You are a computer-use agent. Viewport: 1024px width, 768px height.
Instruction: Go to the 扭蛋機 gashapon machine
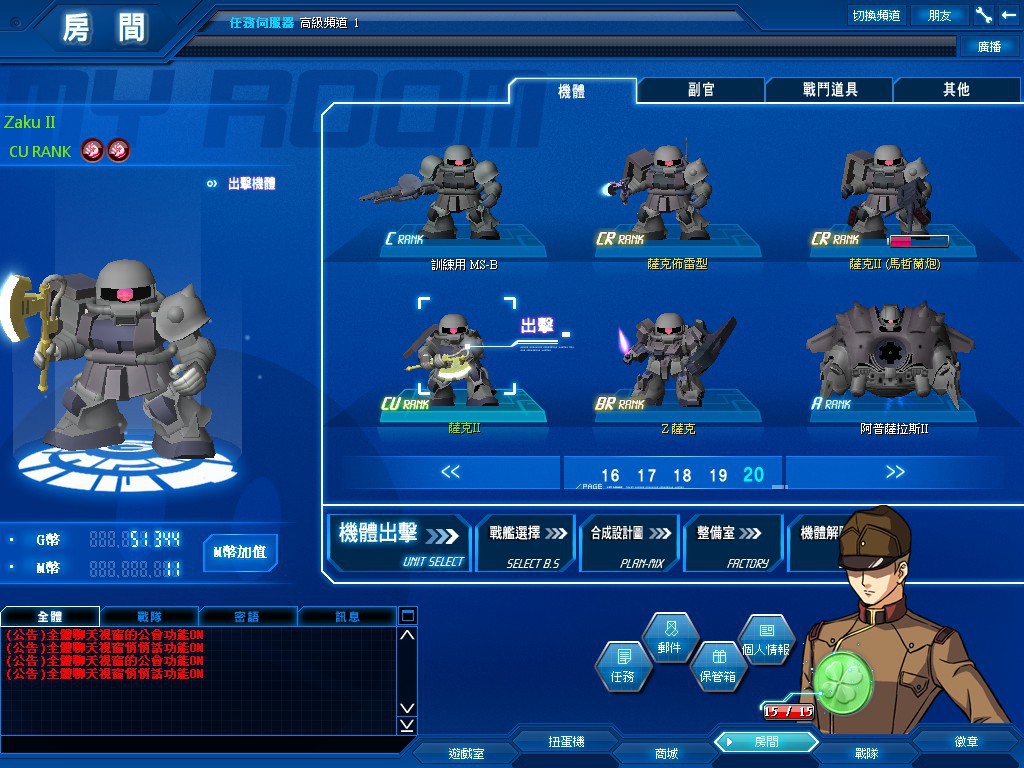pyautogui.click(x=566, y=742)
